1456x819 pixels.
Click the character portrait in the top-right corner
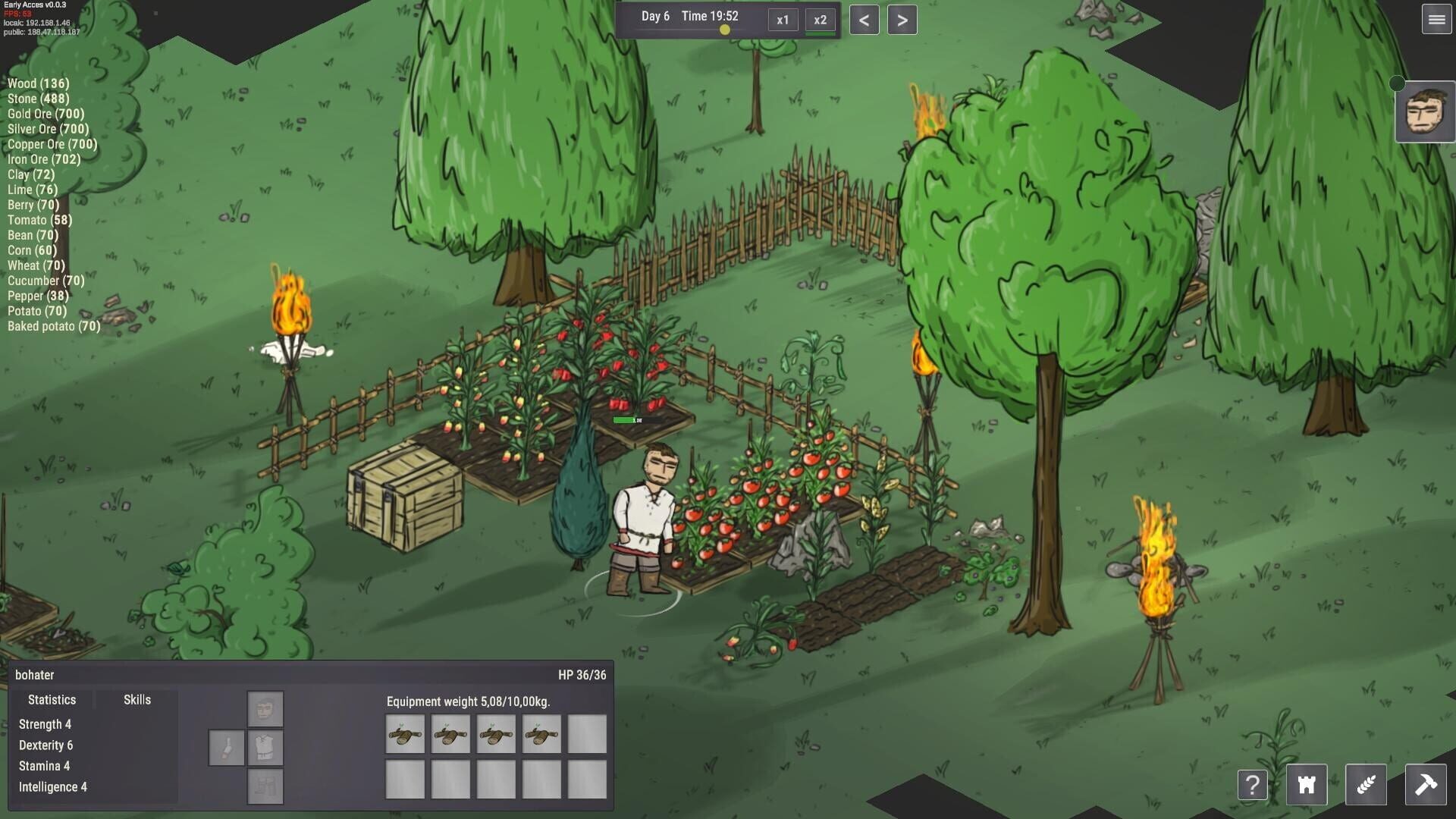click(x=1425, y=114)
